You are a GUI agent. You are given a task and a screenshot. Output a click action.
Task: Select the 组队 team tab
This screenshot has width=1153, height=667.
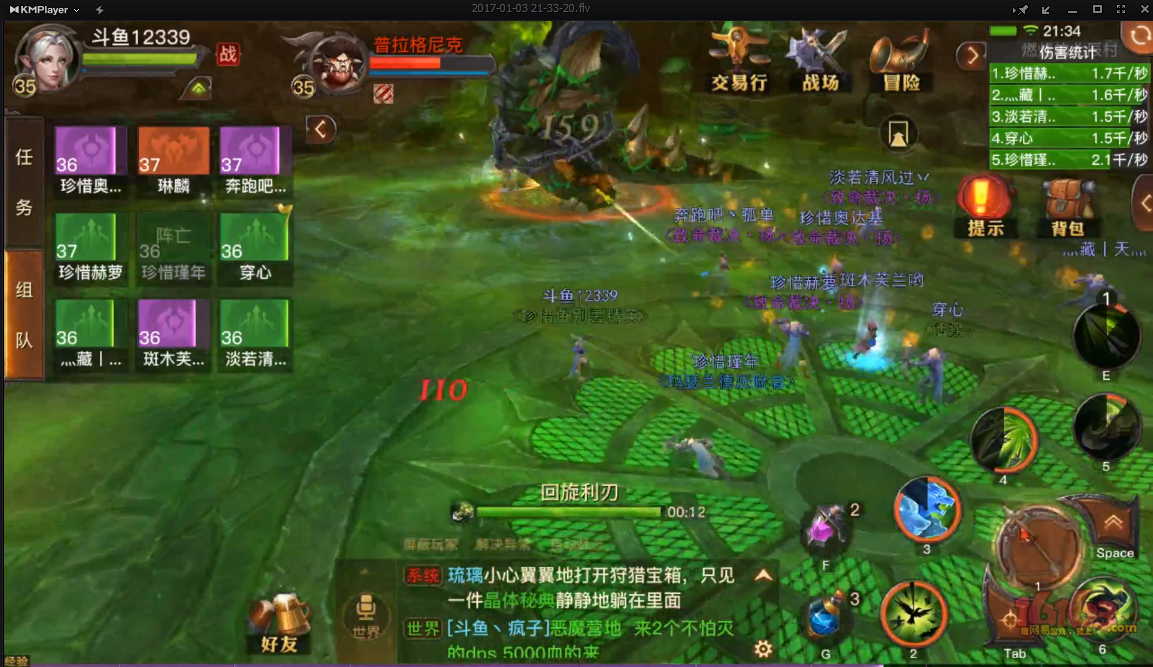[24, 314]
